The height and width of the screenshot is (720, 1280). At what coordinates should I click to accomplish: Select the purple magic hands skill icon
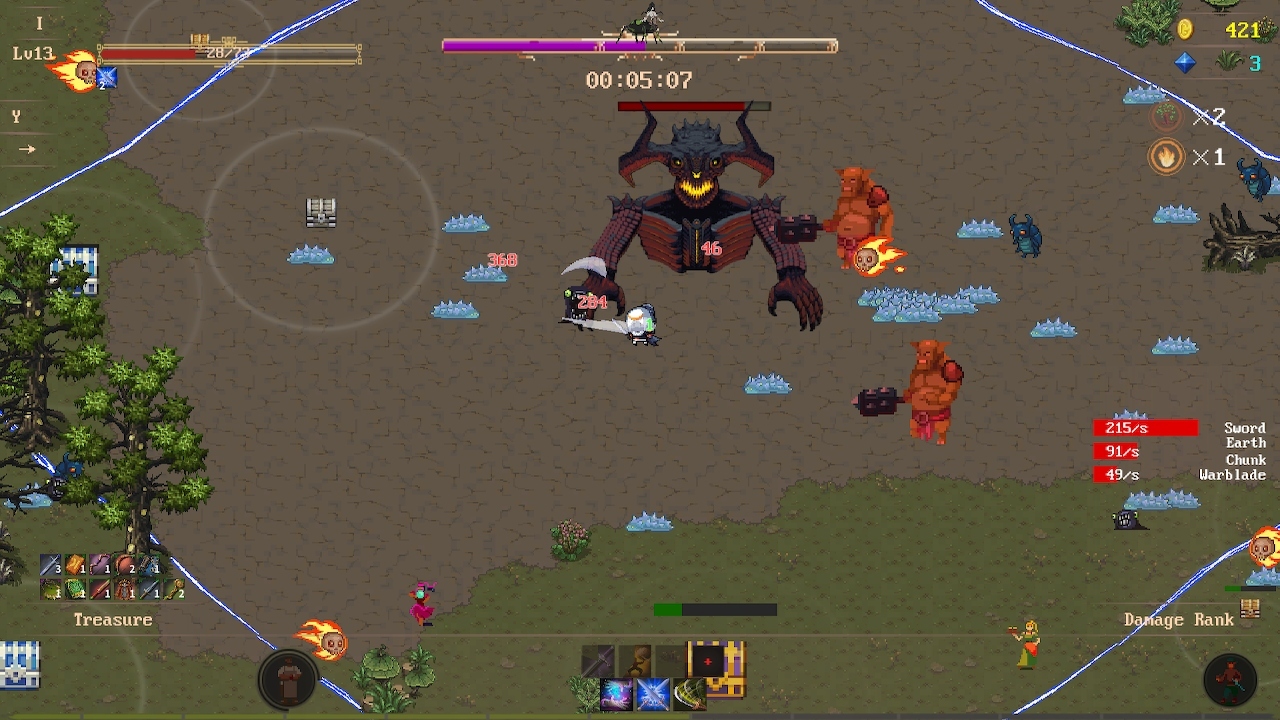point(616,694)
